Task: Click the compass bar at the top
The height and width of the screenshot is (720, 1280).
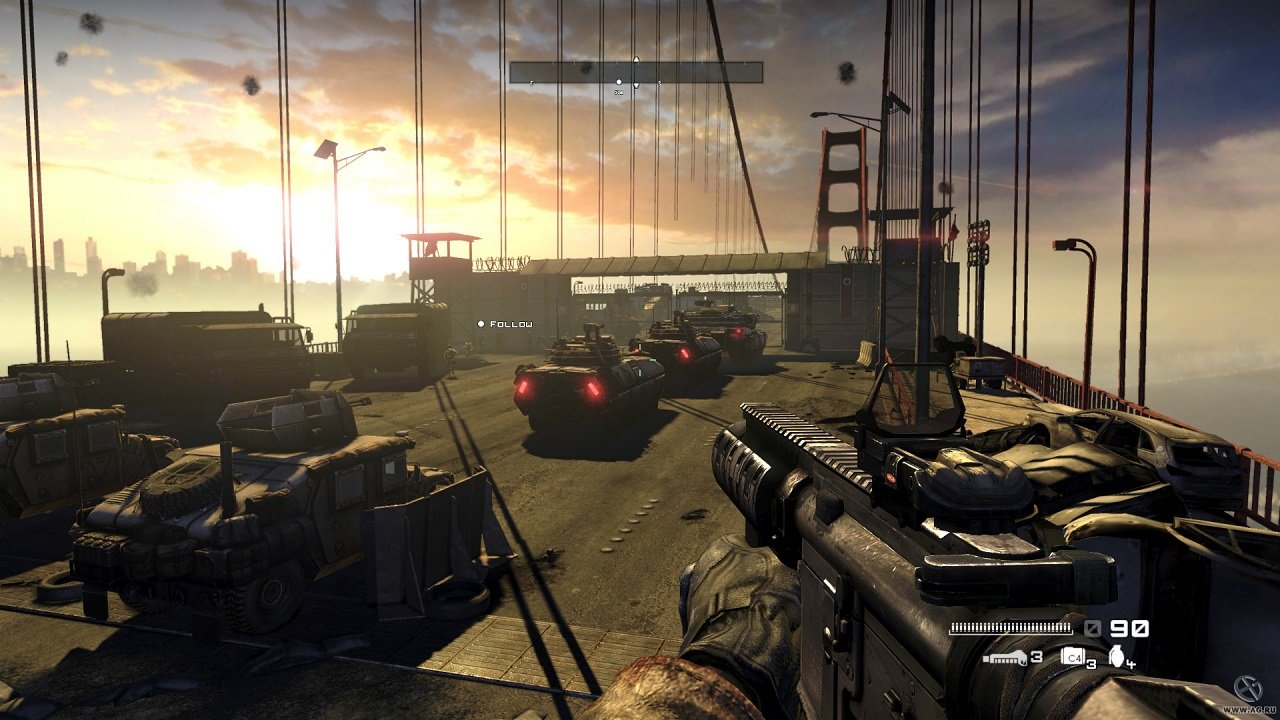Action: pyautogui.click(x=636, y=72)
